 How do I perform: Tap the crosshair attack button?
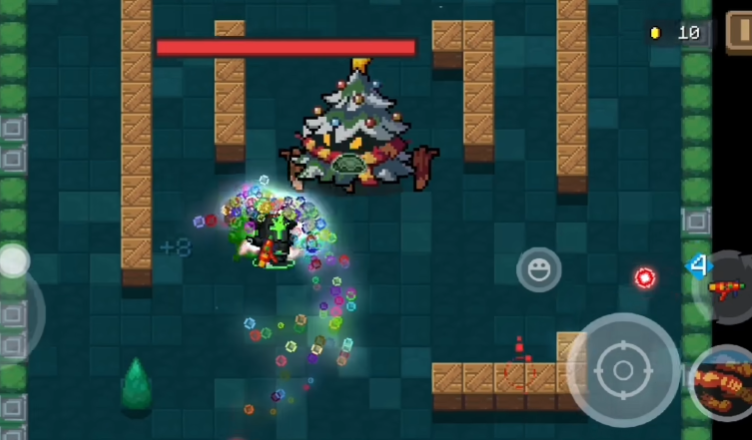click(x=622, y=371)
